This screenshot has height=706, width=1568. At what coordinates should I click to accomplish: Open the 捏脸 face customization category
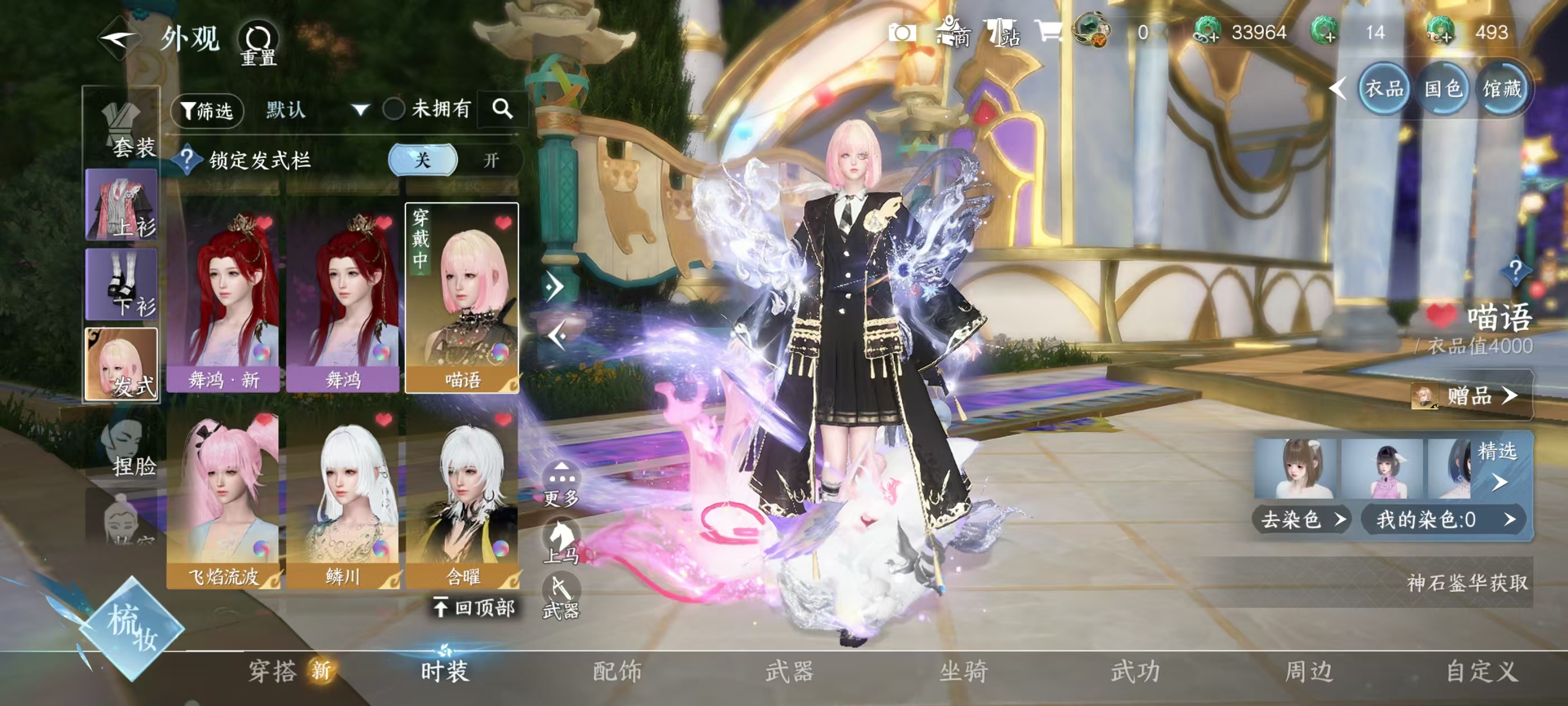[x=124, y=448]
